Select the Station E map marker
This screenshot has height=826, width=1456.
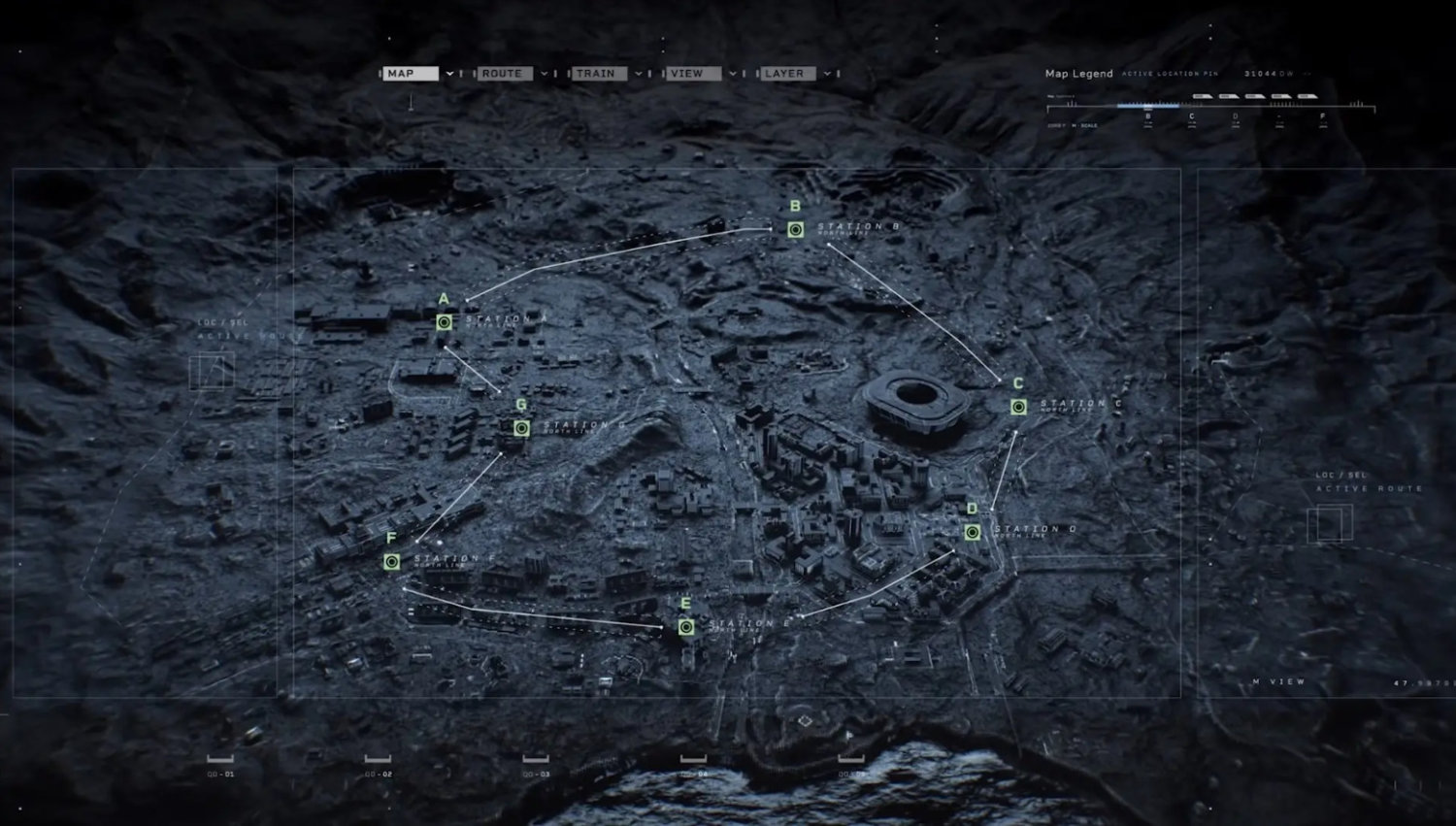[688, 627]
